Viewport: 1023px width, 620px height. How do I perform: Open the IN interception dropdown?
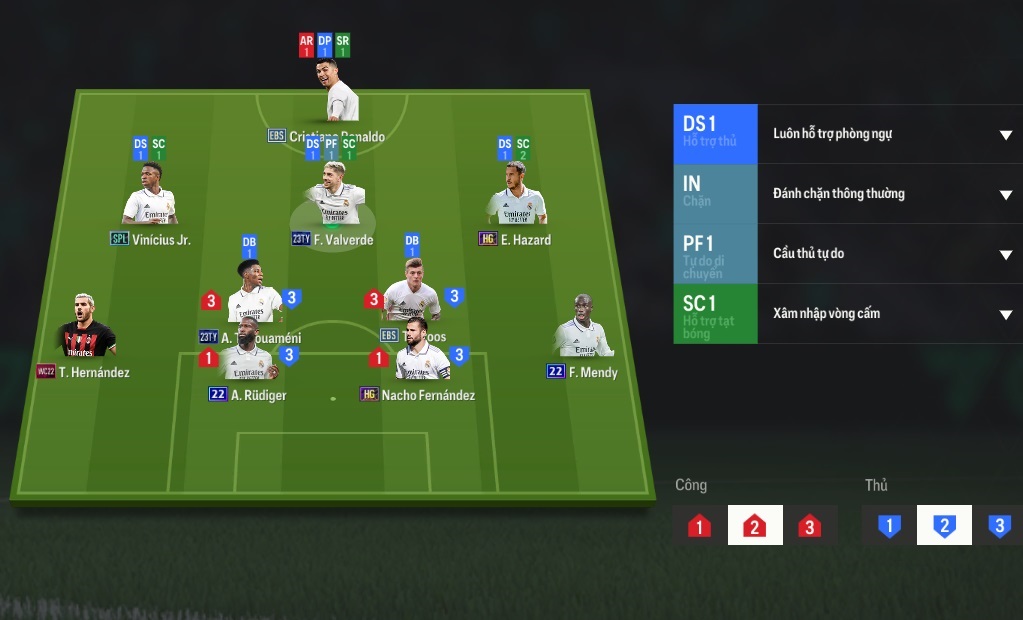[1005, 194]
